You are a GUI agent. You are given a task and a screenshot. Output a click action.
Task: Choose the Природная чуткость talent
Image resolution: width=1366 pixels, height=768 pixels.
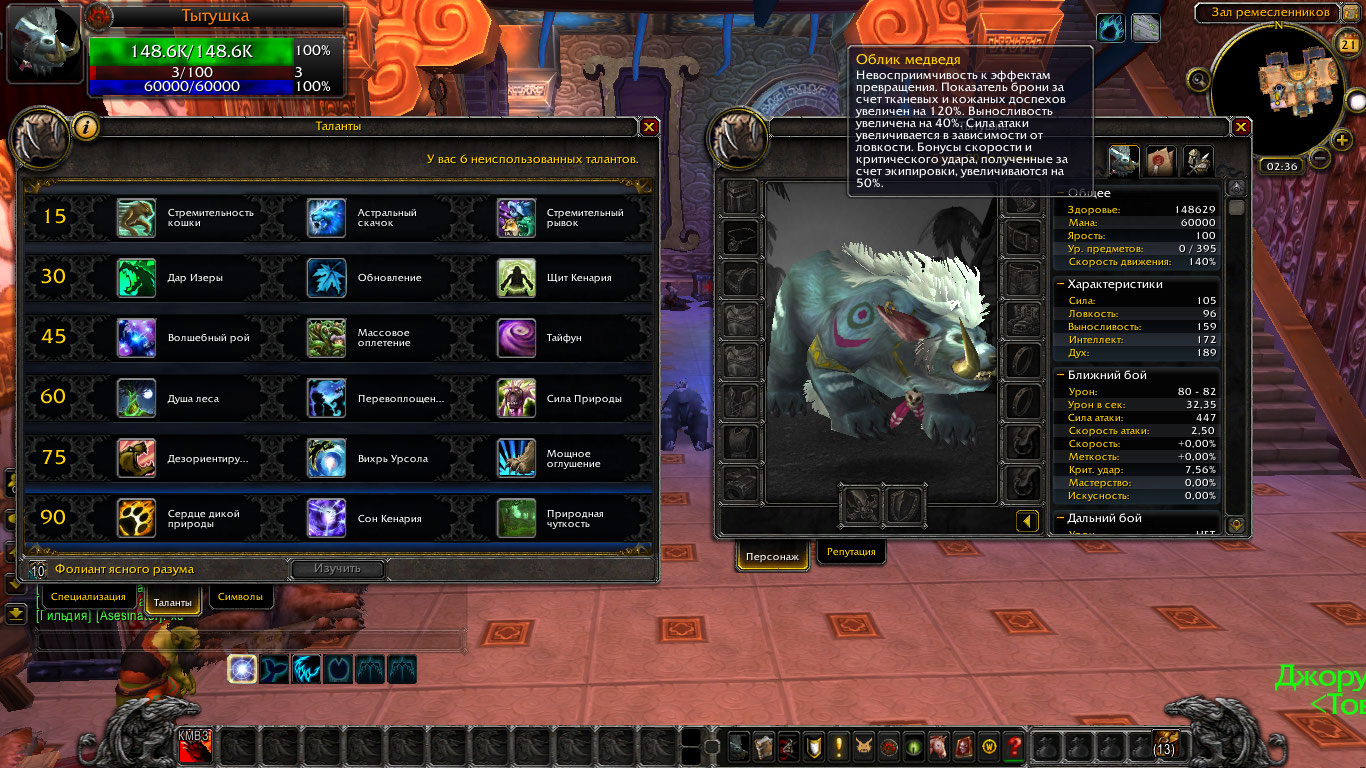[x=516, y=518]
